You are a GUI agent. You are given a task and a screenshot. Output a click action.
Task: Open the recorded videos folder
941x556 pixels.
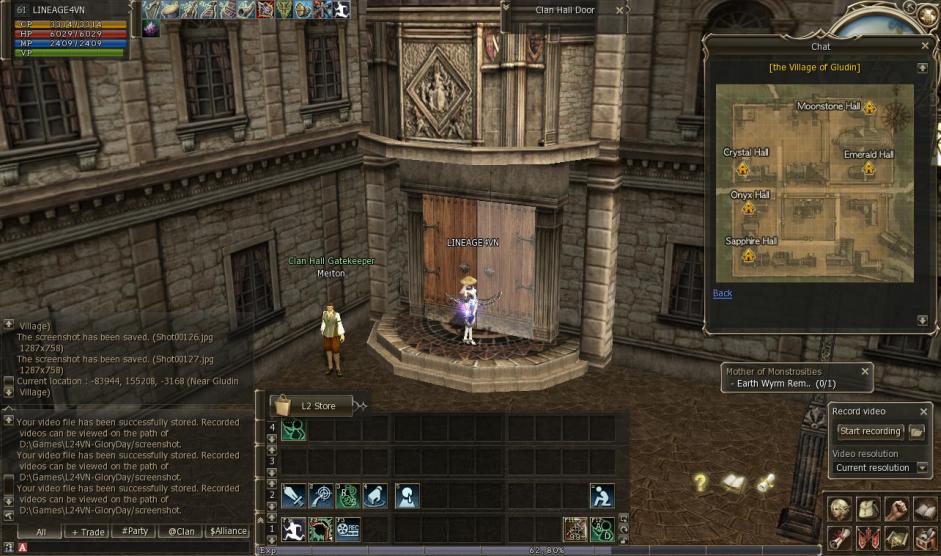[x=917, y=431]
